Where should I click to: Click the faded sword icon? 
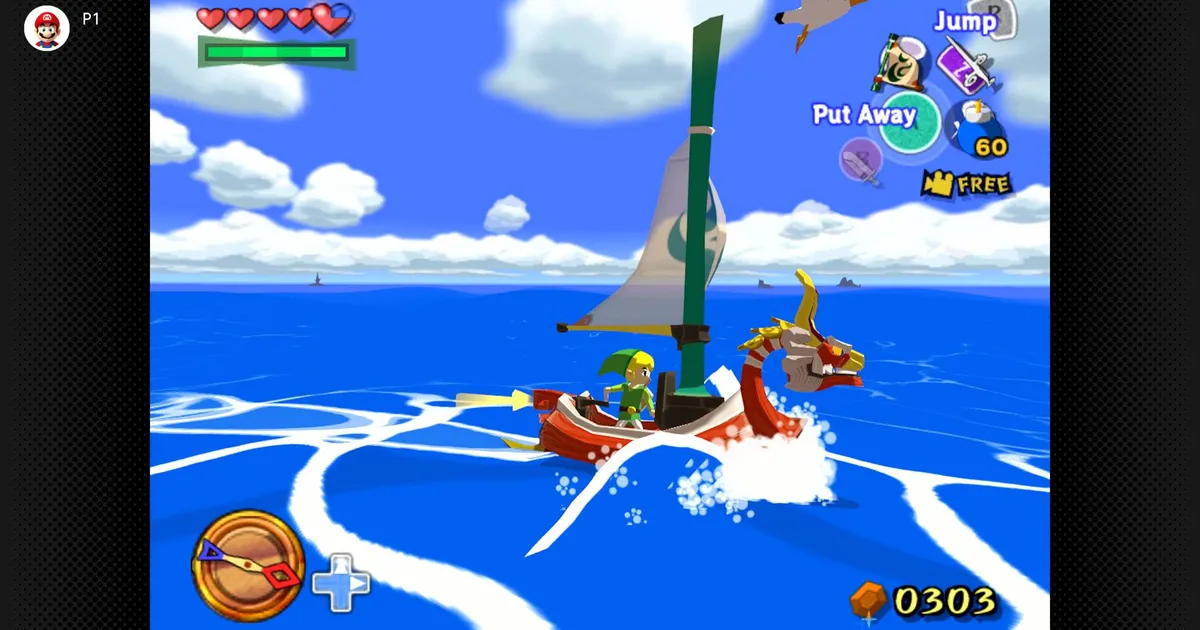tap(860, 161)
